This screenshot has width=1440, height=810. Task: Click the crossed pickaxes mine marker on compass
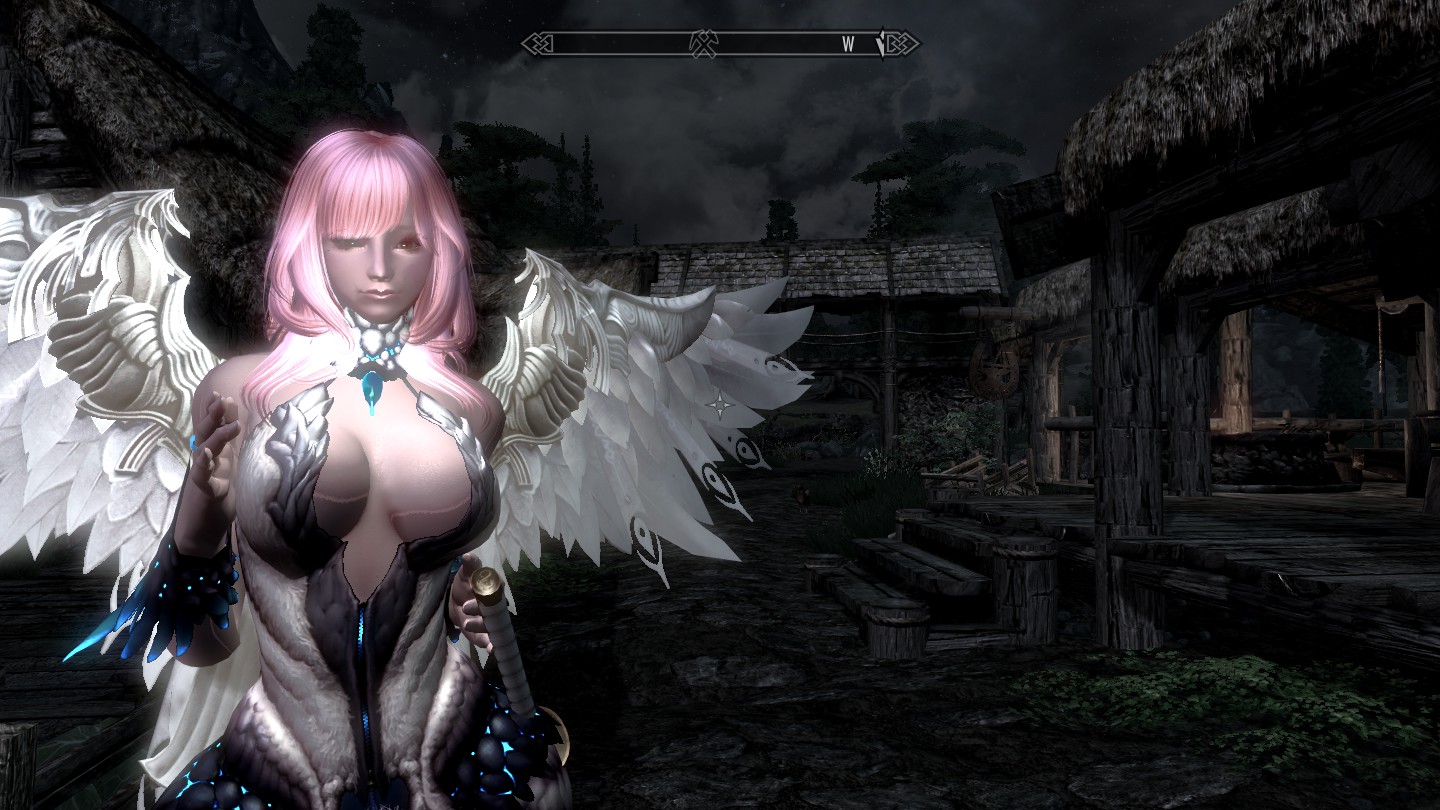pyautogui.click(x=703, y=43)
